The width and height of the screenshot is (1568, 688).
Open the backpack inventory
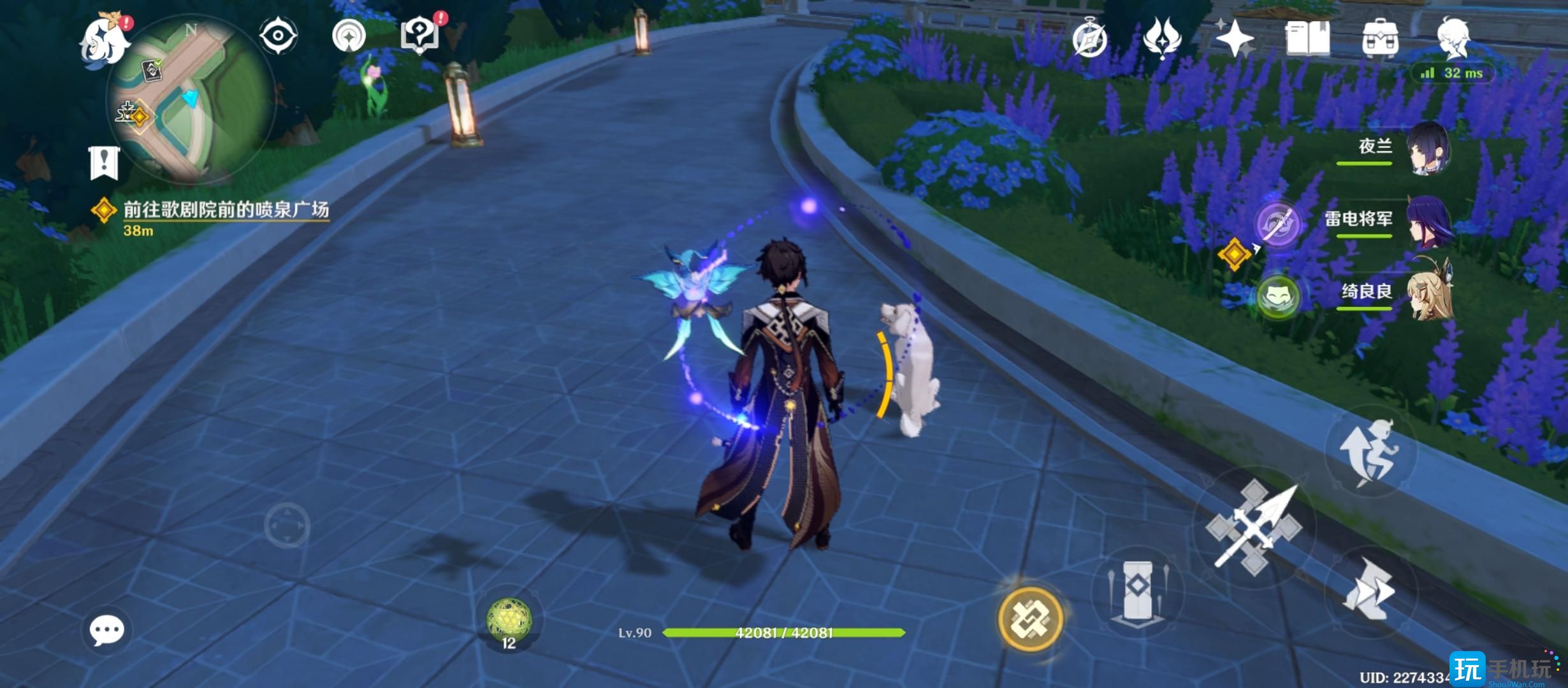[1380, 38]
